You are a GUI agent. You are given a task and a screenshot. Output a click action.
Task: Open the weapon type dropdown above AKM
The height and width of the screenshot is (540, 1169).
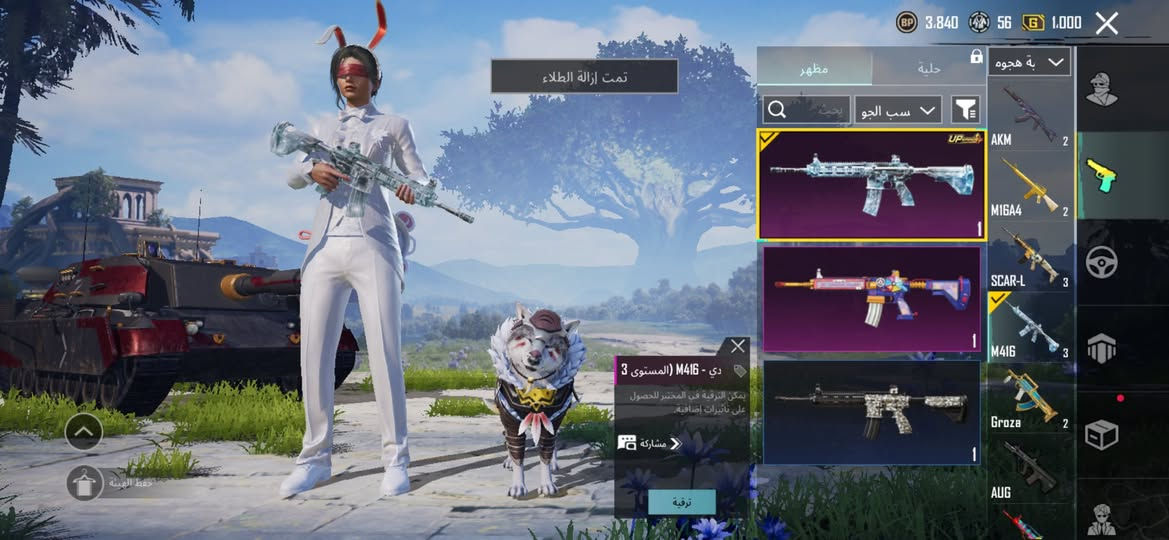(1030, 62)
